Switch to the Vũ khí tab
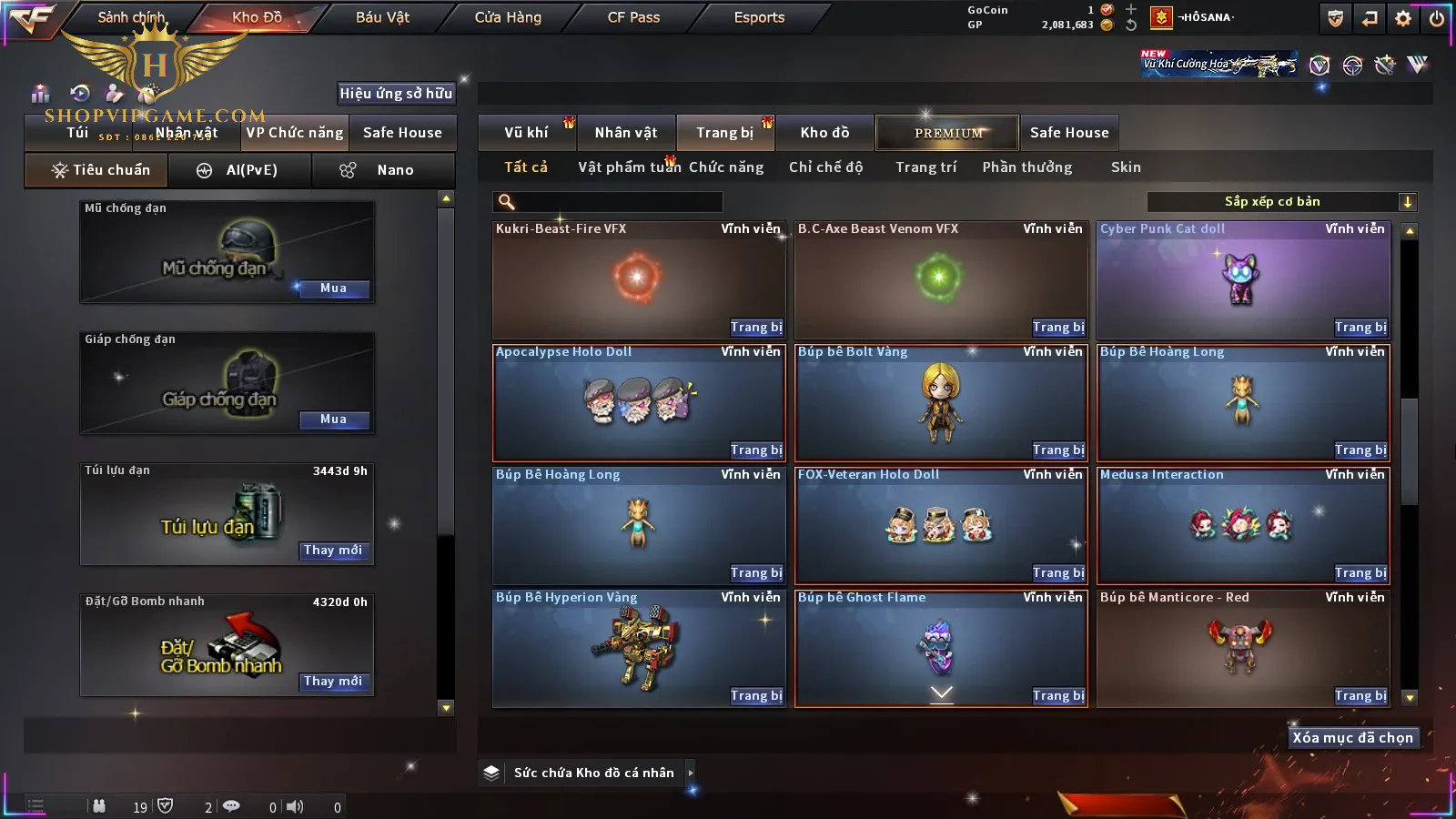The width and height of the screenshot is (1456, 819). (526, 133)
